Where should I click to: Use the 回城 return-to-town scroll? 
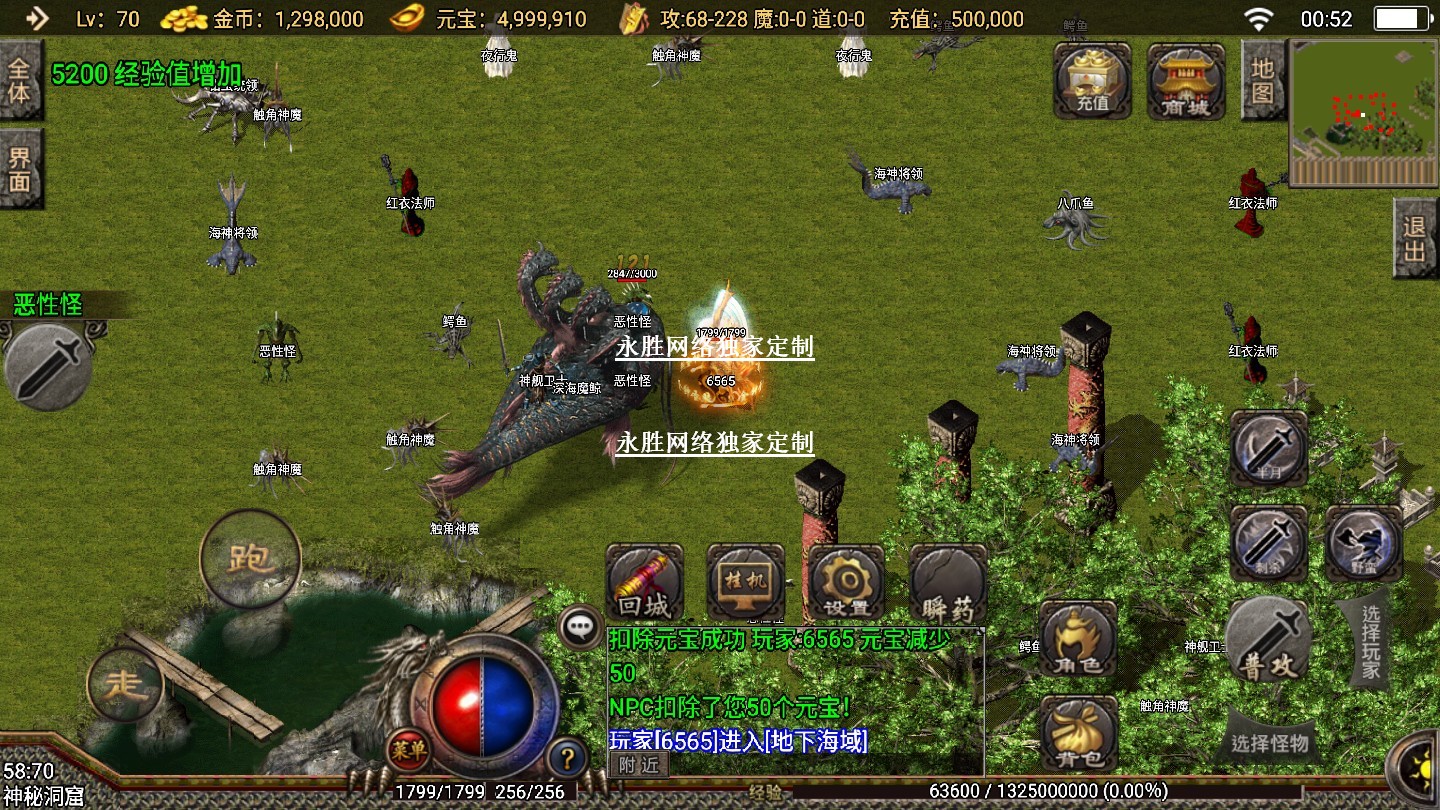[645, 583]
